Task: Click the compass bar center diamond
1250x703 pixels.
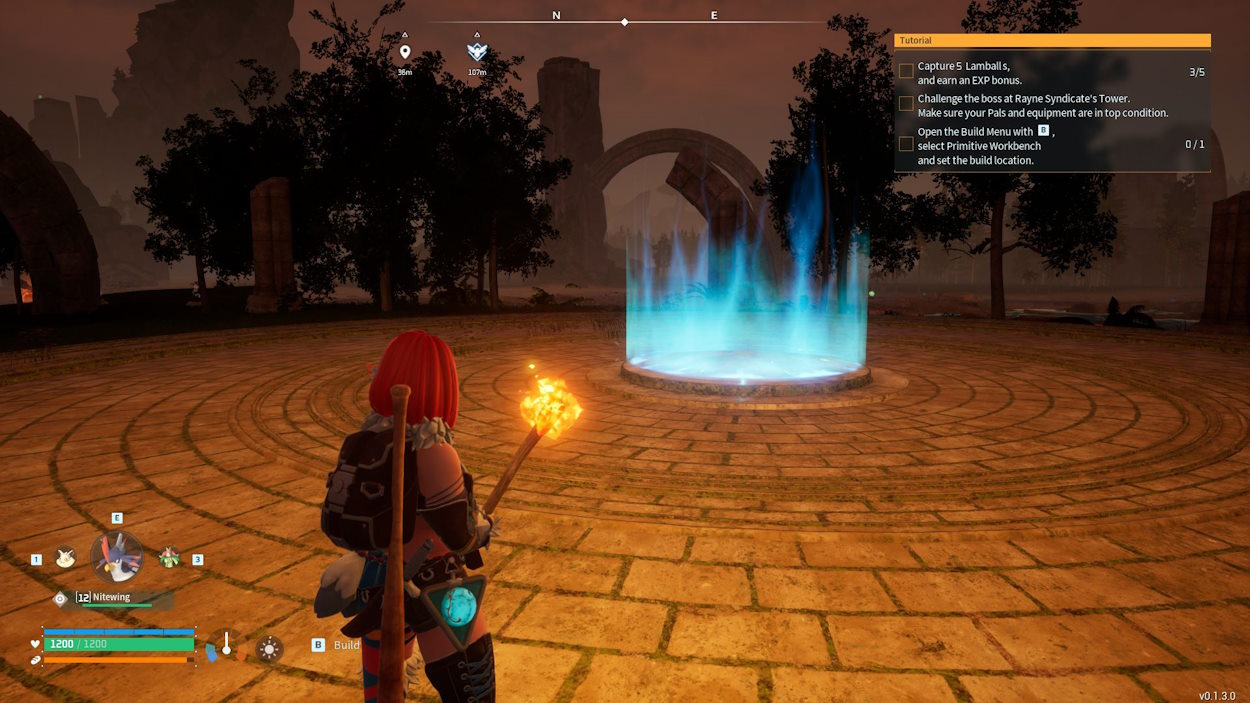Action: 625,22
